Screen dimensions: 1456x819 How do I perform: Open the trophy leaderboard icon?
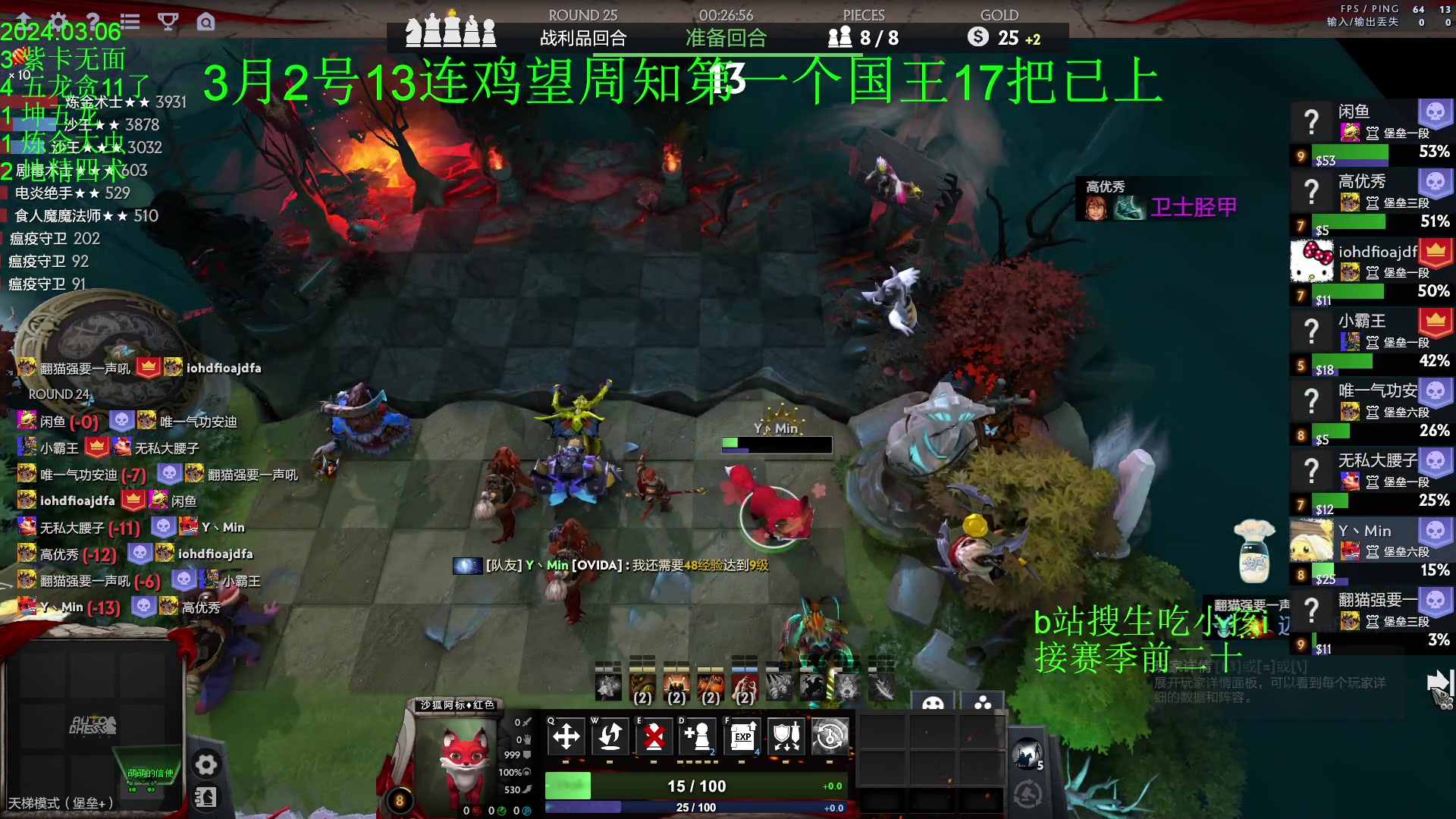pyautogui.click(x=168, y=21)
